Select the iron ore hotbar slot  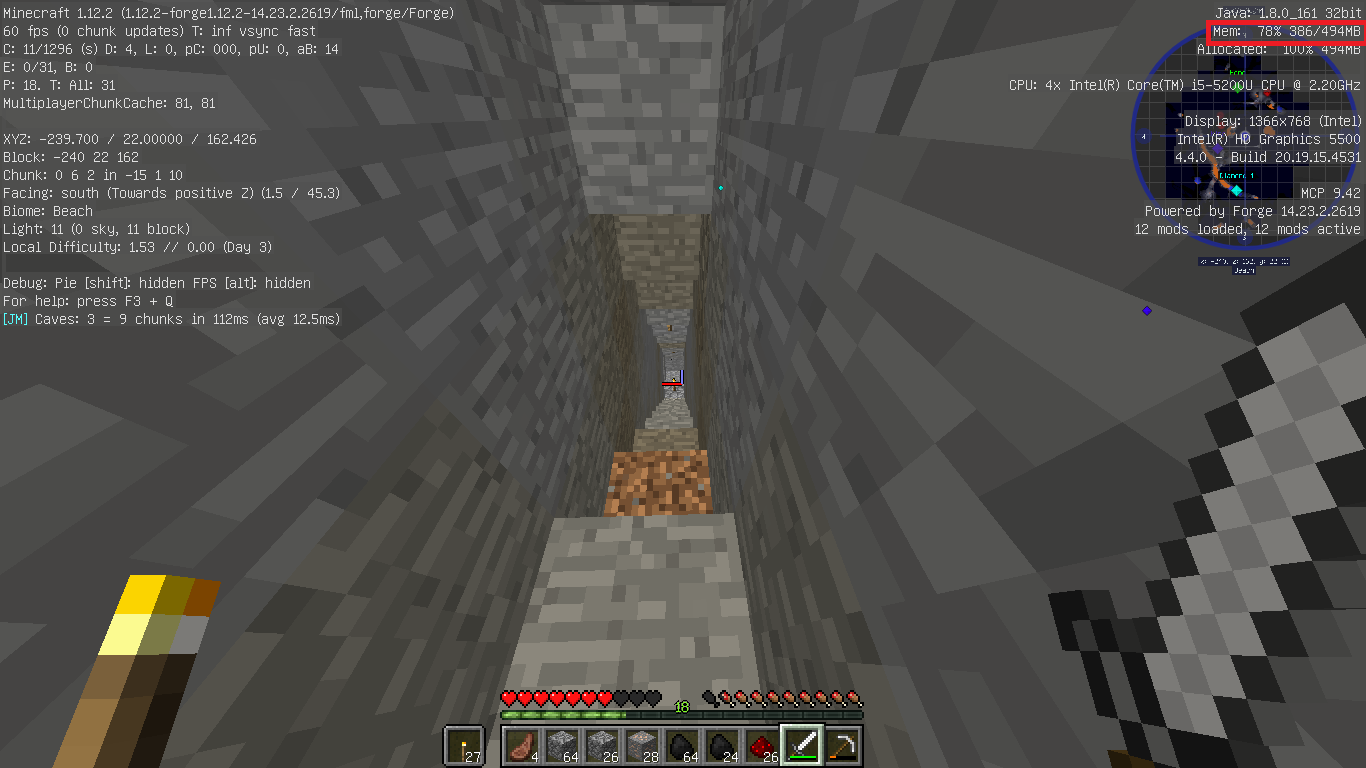click(x=642, y=745)
